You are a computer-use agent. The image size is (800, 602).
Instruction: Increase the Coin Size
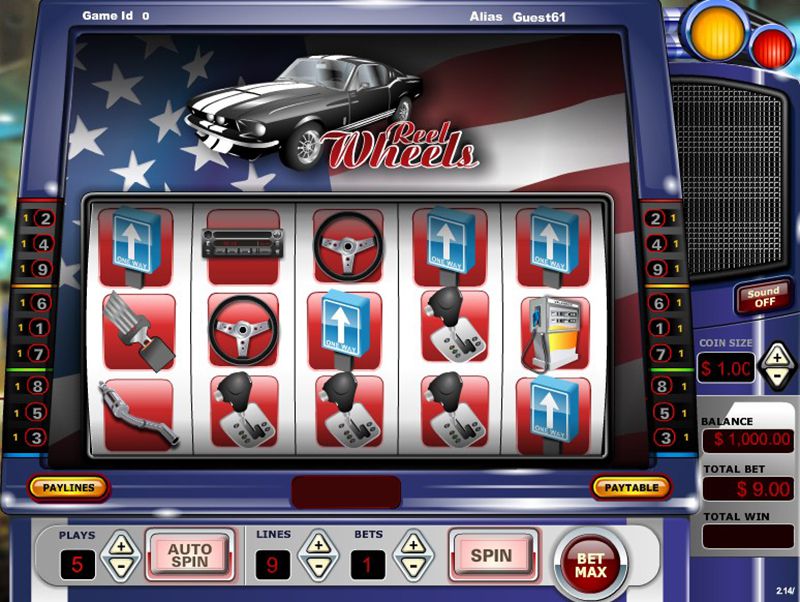[x=777, y=356]
